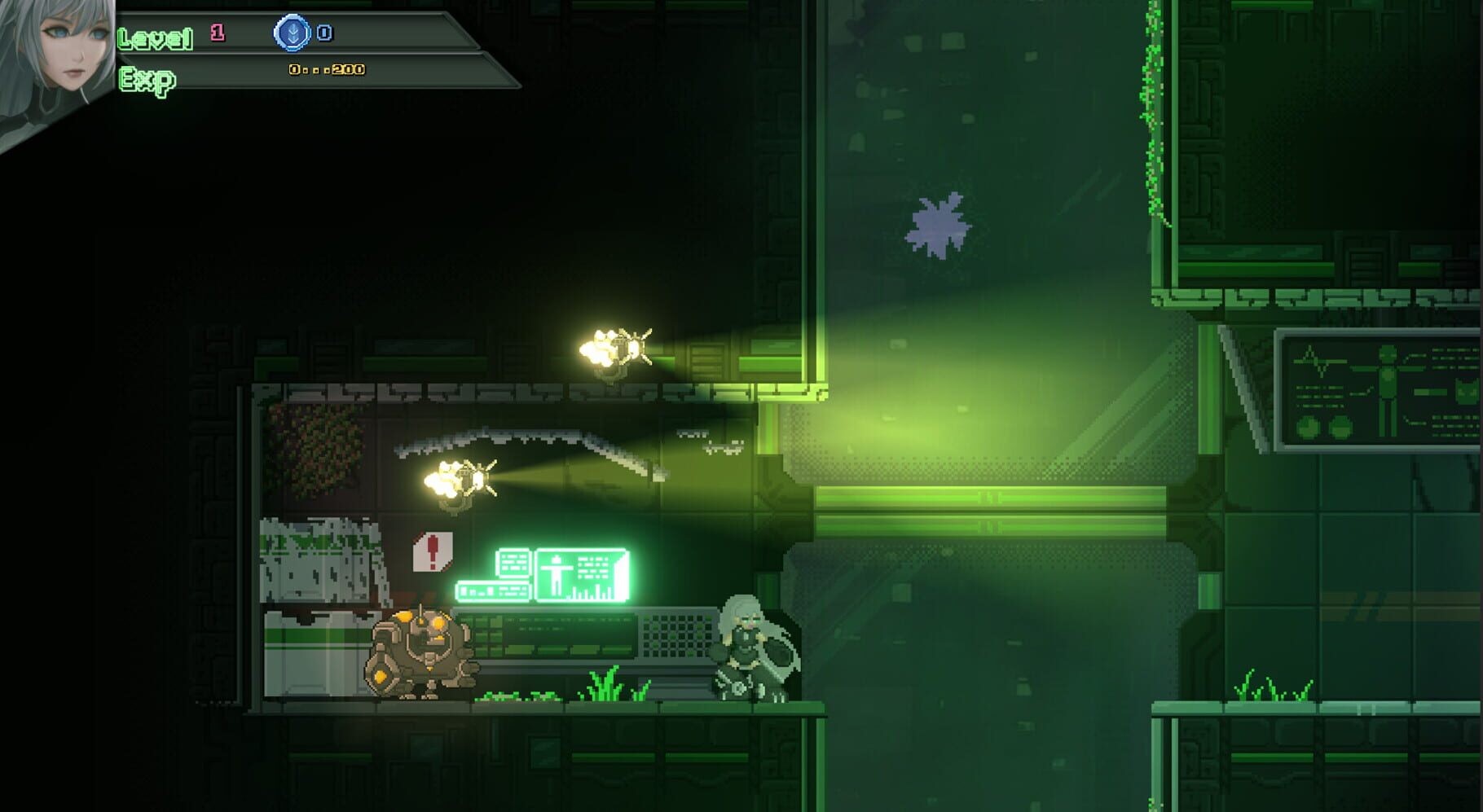The width and height of the screenshot is (1483, 812).
Task: Select the lower drone shining its light left
Action: [x=464, y=476]
